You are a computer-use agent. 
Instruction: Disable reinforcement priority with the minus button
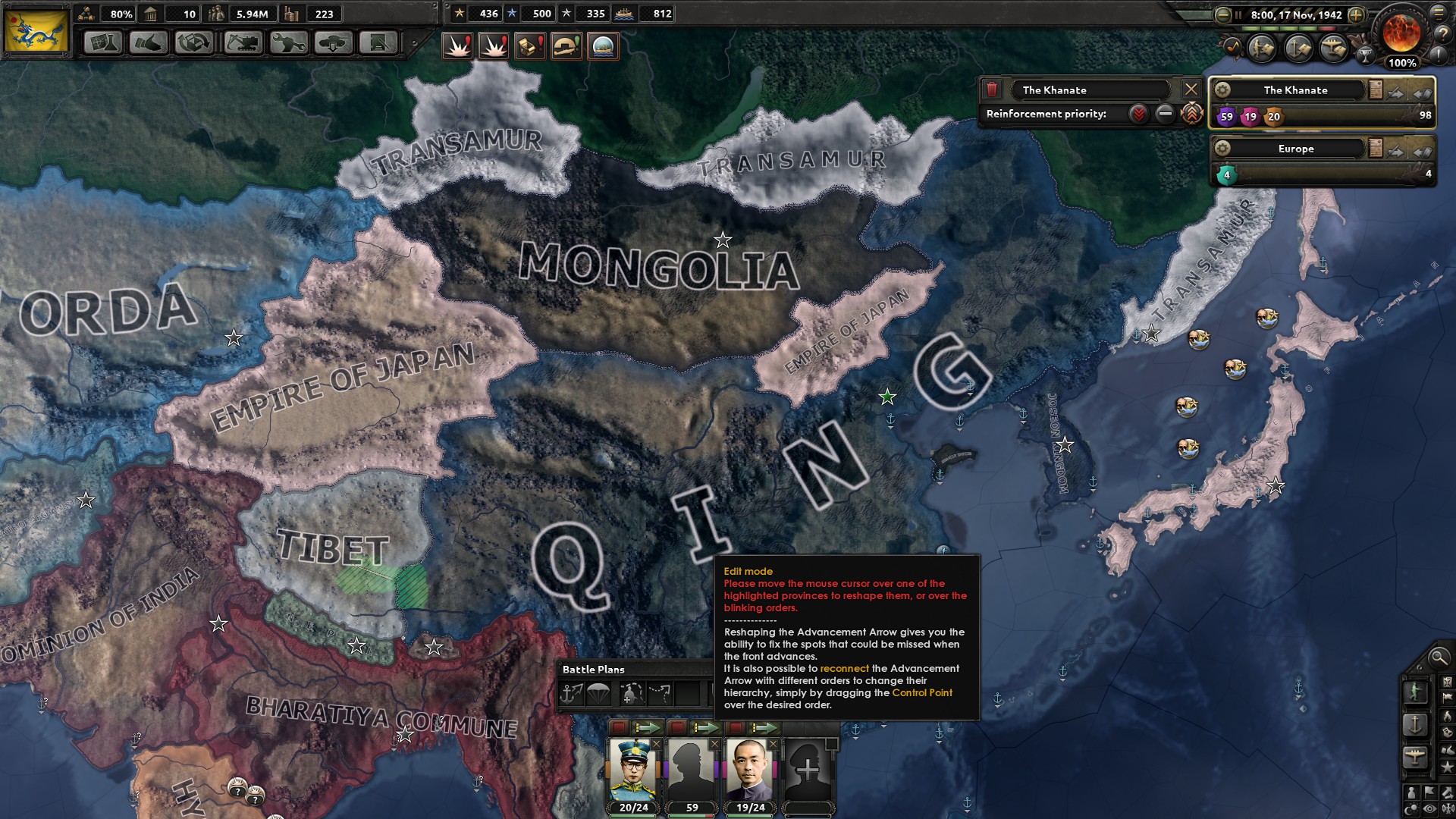point(1164,114)
